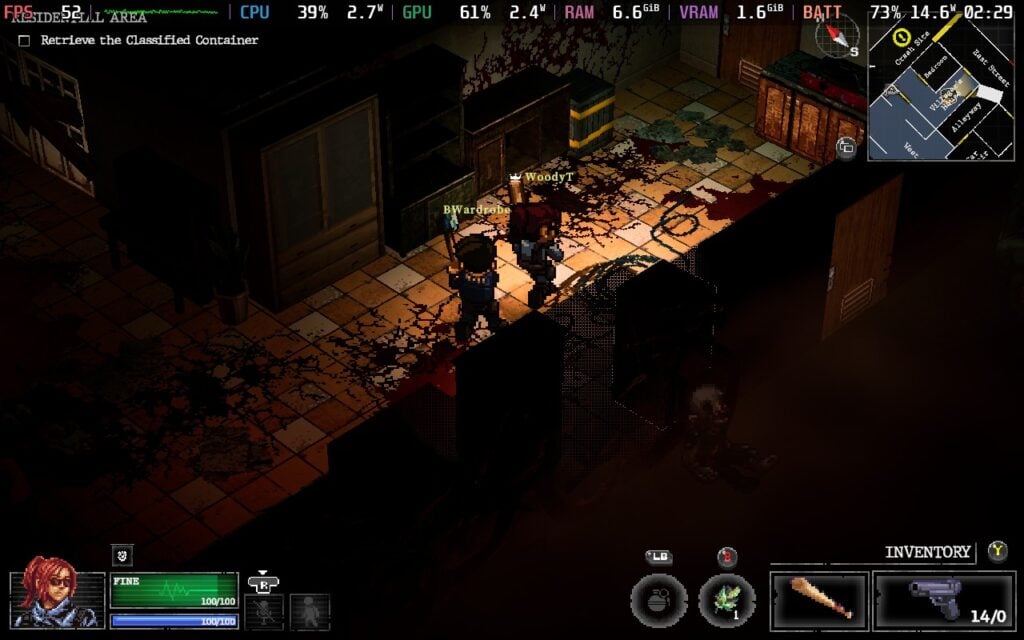1024x640 pixels.
Task: Toggle the muted microphone icon
Action: (x=265, y=611)
